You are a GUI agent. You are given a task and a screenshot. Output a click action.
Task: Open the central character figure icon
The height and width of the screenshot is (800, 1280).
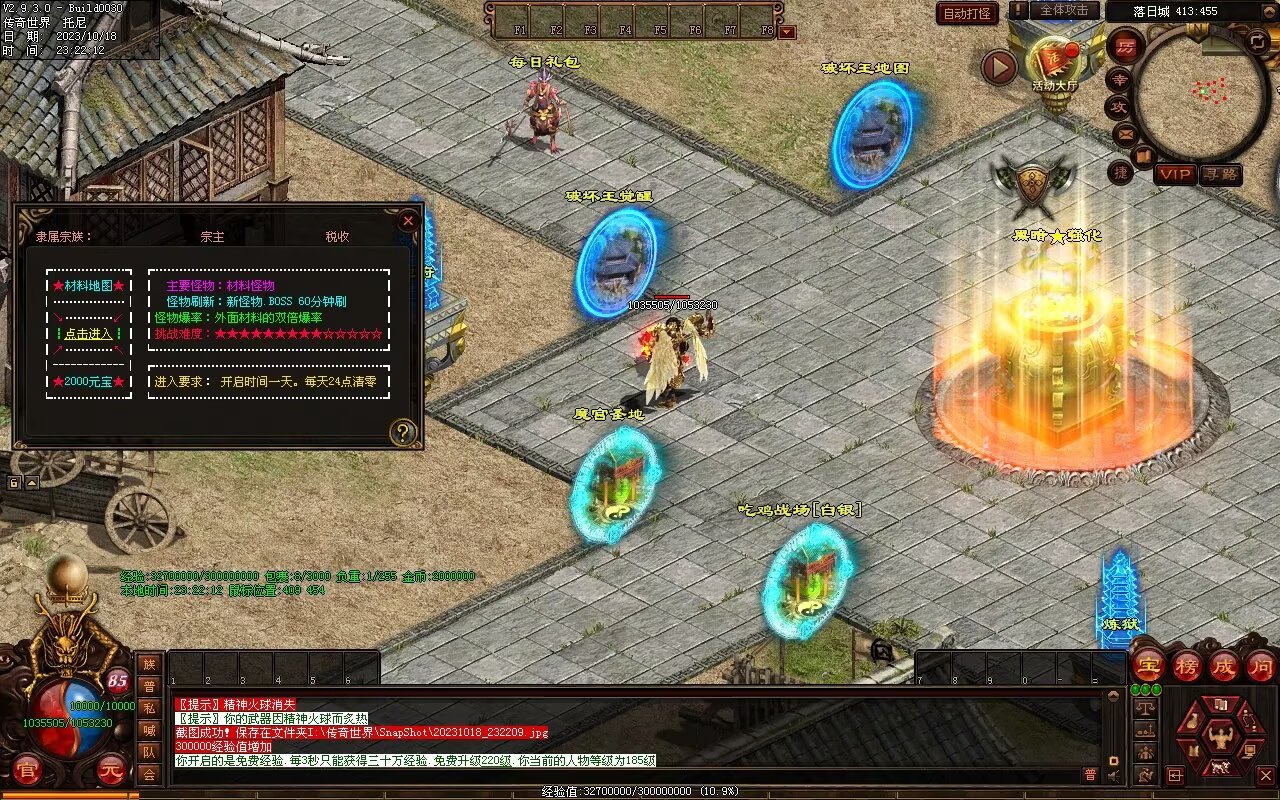click(1220, 738)
